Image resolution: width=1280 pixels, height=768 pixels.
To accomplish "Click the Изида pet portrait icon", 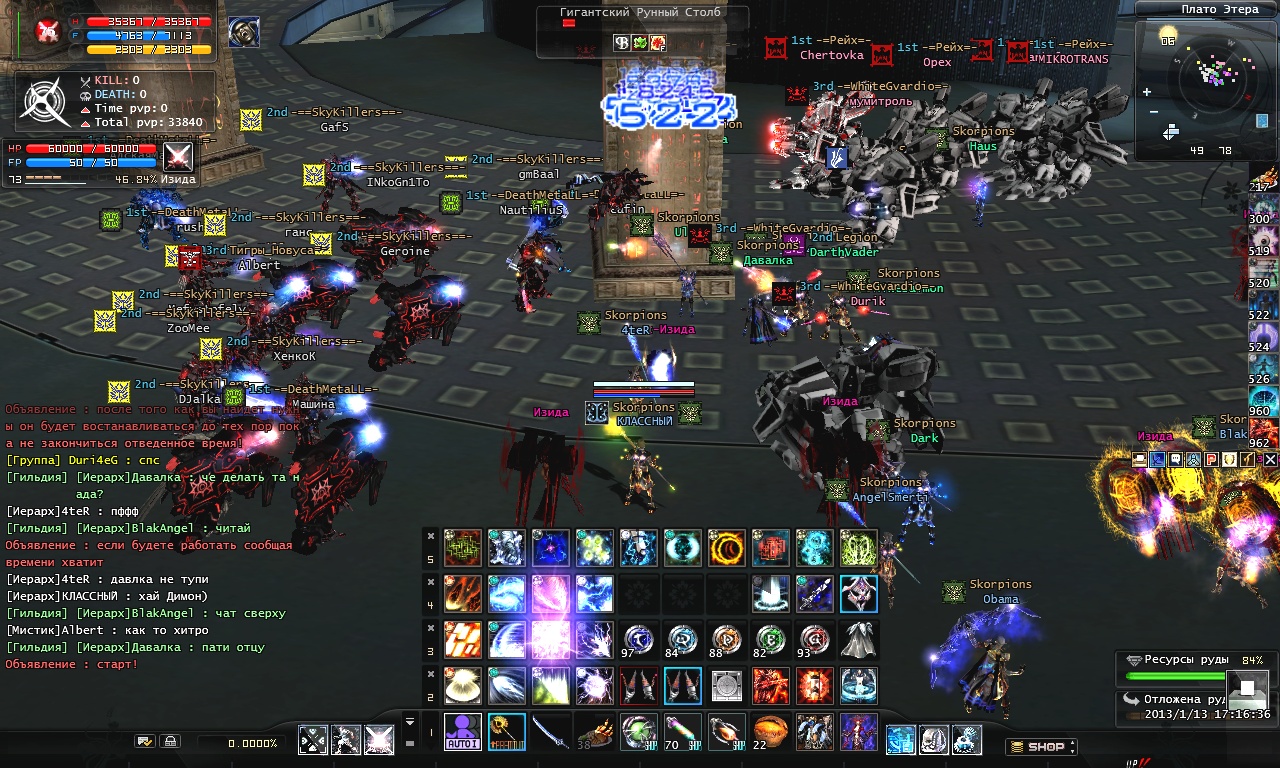I will tap(178, 156).
